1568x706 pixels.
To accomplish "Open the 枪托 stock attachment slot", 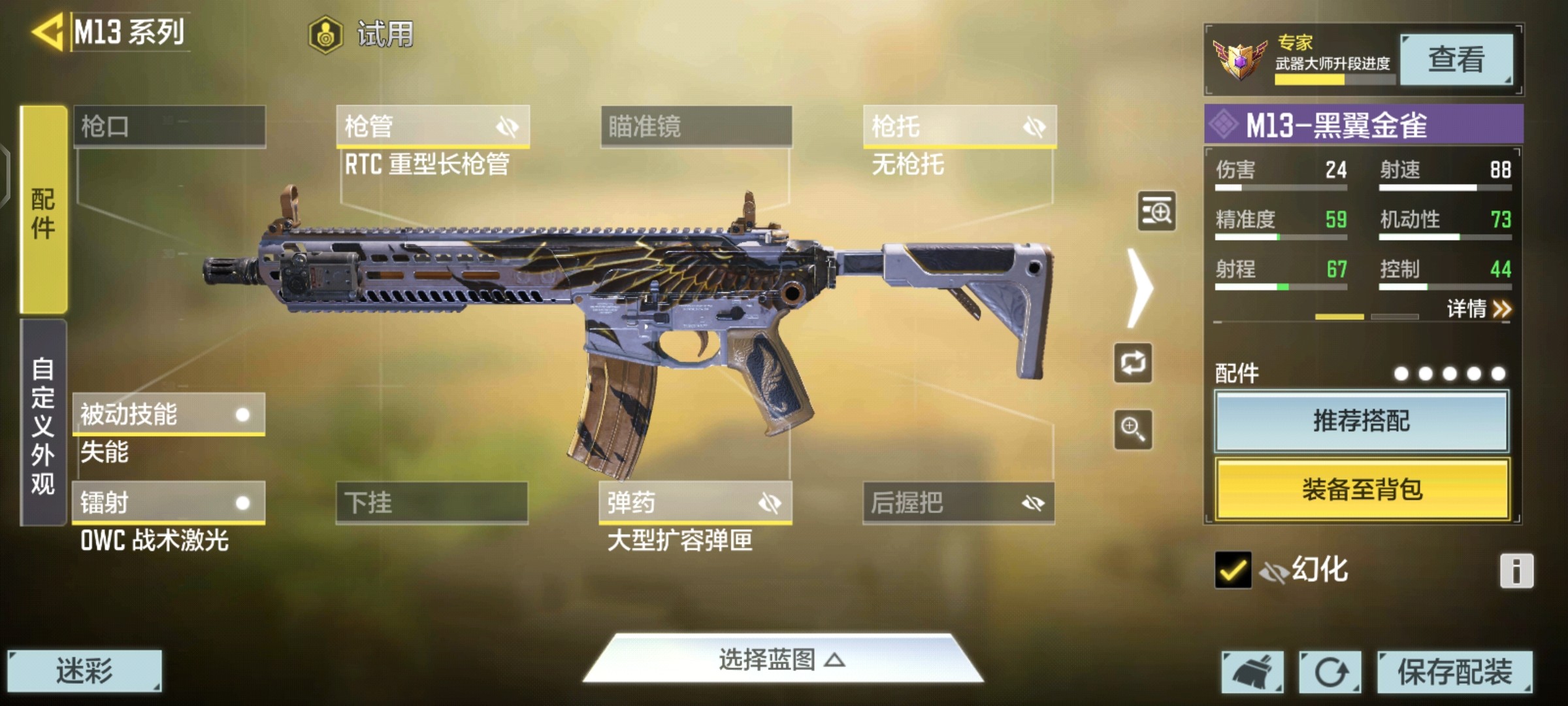I will coord(959,126).
